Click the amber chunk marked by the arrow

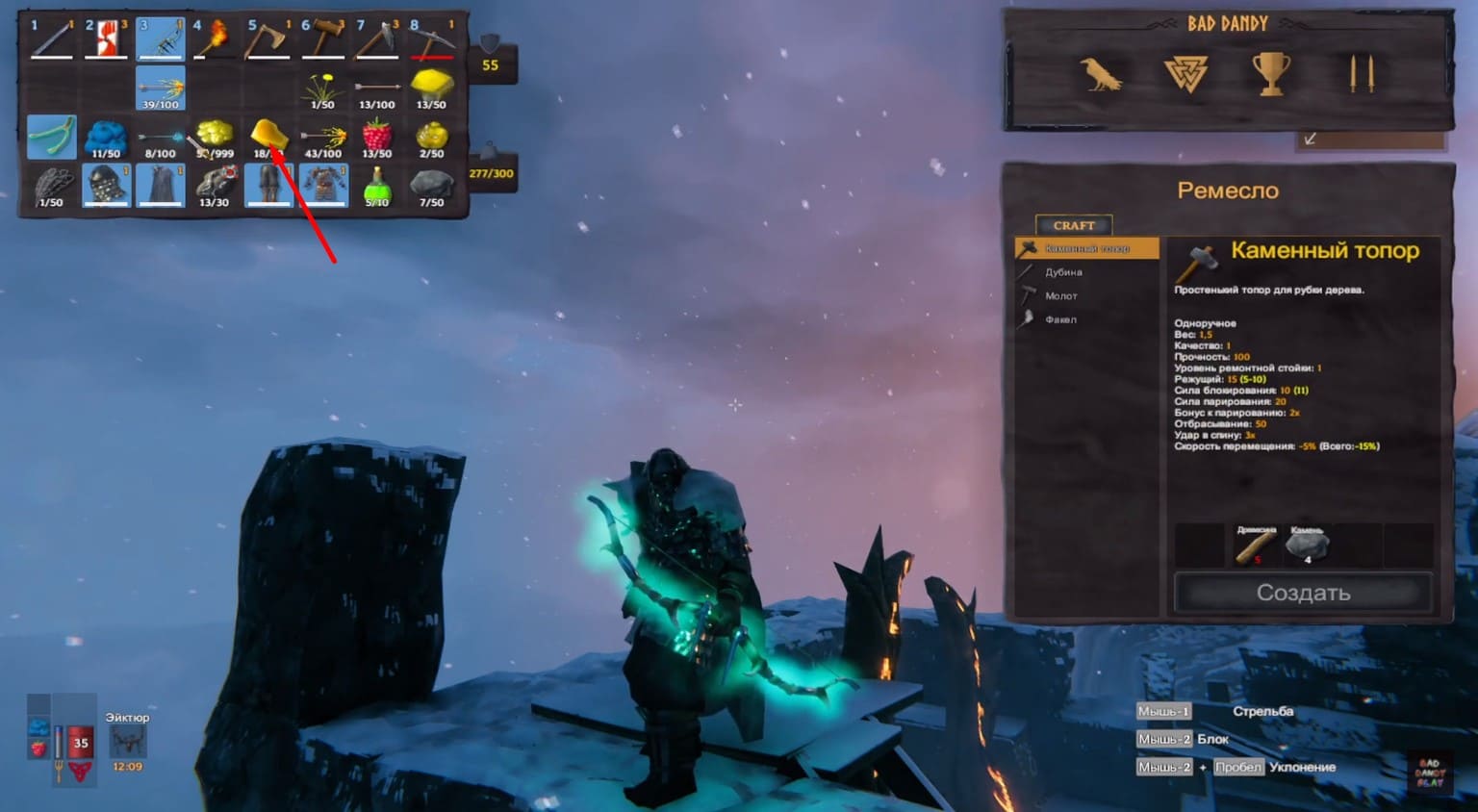[268, 137]
